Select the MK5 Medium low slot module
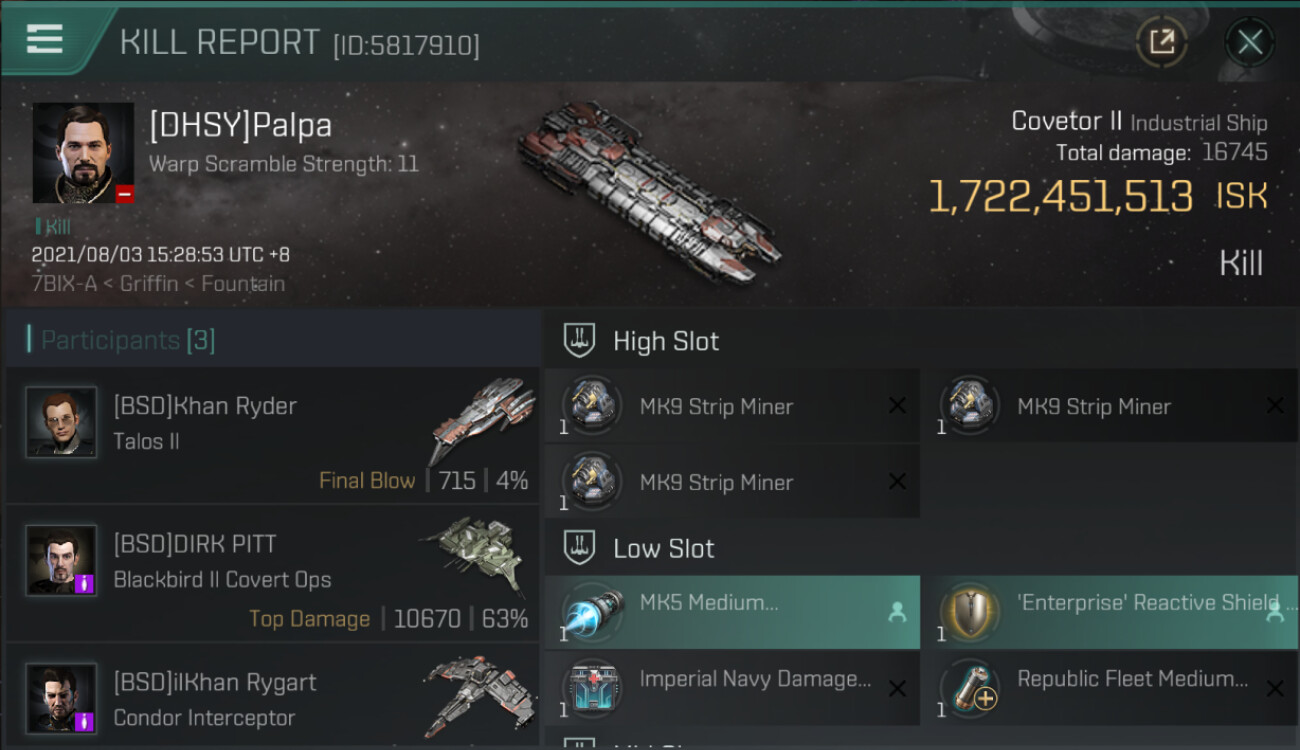1300x750 pixels. pyautogui.click(x=732, y=612)
